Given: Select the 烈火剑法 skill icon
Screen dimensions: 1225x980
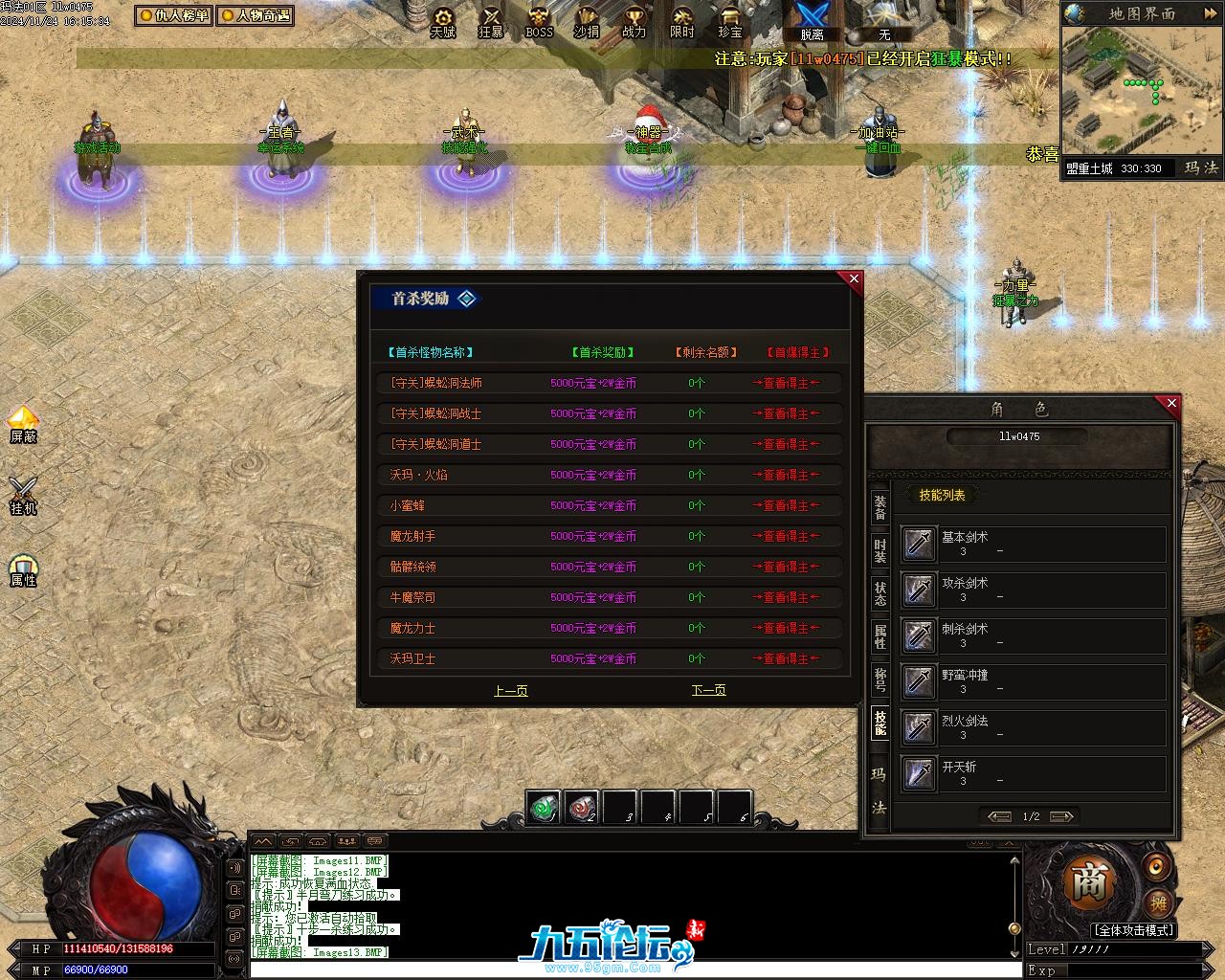Looking at the screenshot, I should [919, 727].
